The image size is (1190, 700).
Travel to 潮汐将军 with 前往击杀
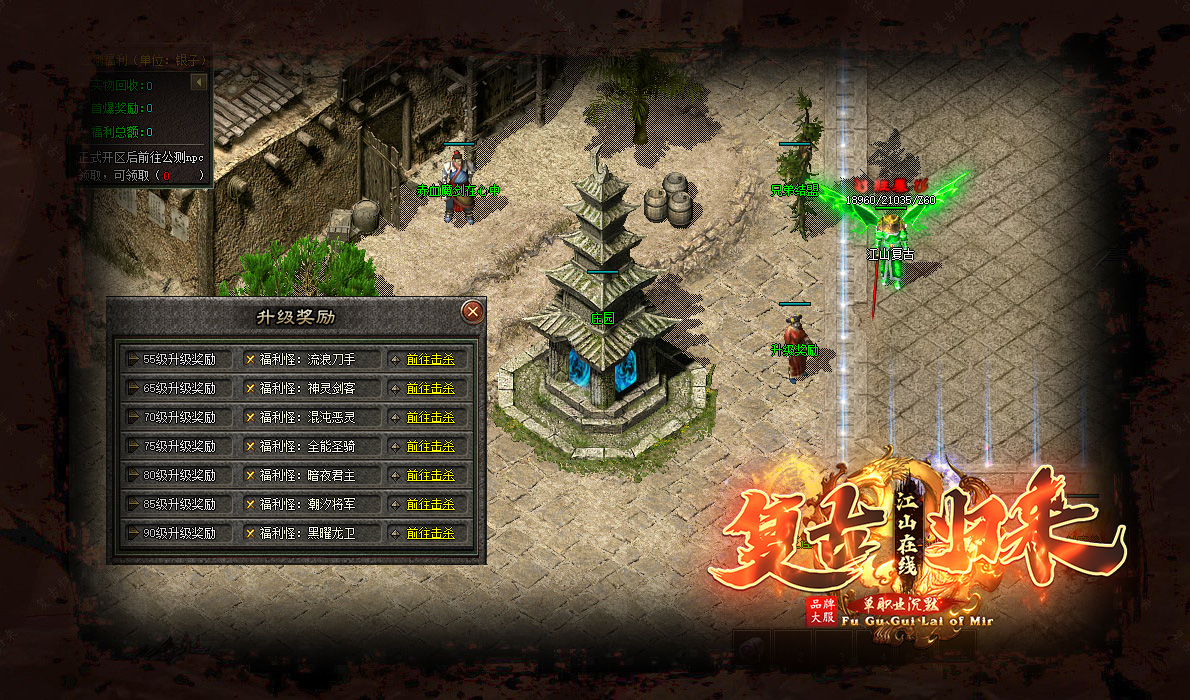430,505
